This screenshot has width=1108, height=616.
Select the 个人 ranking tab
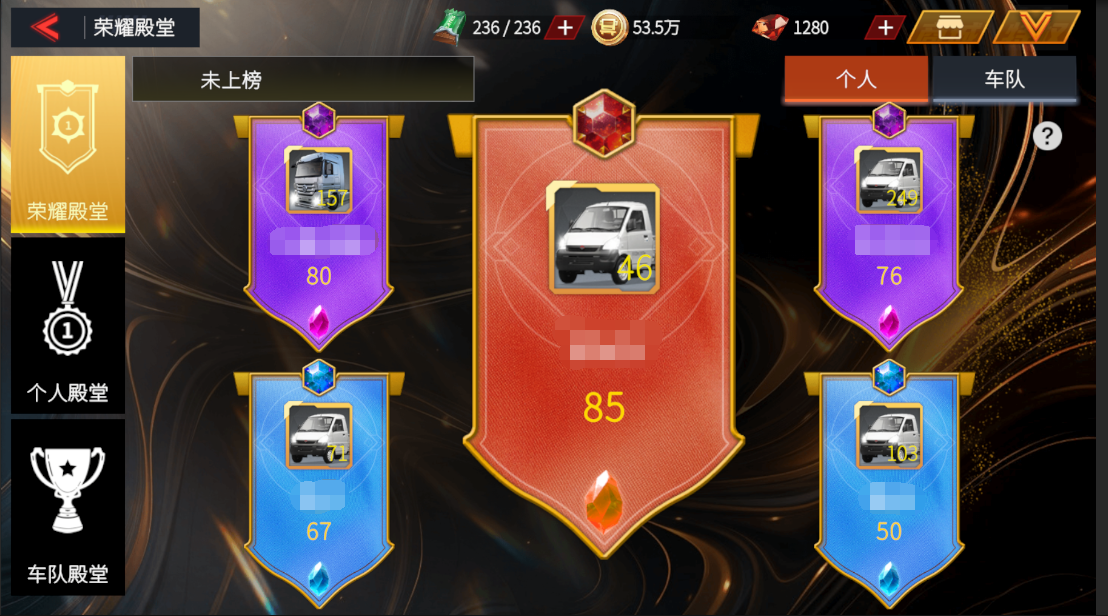pos(856,79)
